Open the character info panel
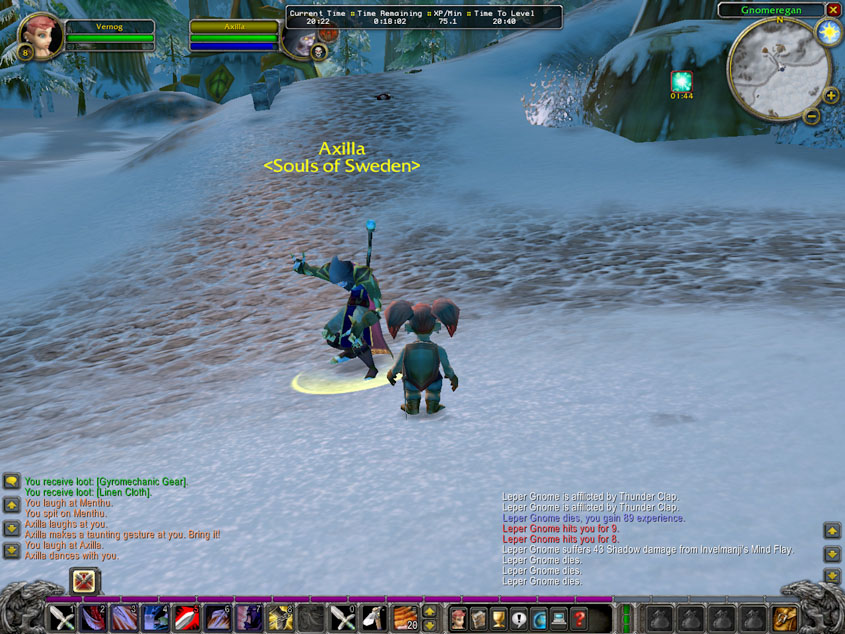Screen dimensions: 845x634 tap(459, 618)
